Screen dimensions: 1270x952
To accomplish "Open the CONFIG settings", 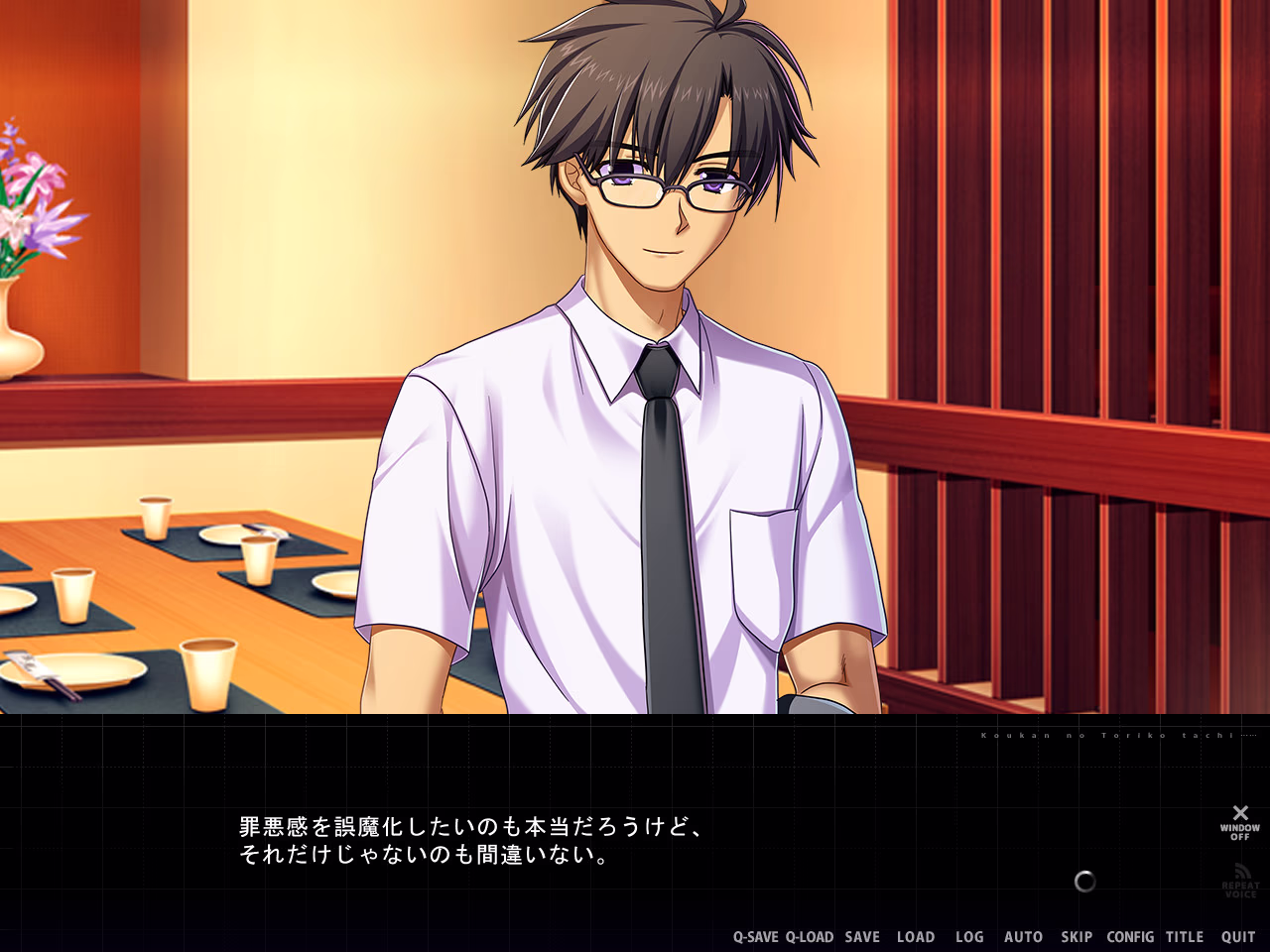I will (1130, 937).
